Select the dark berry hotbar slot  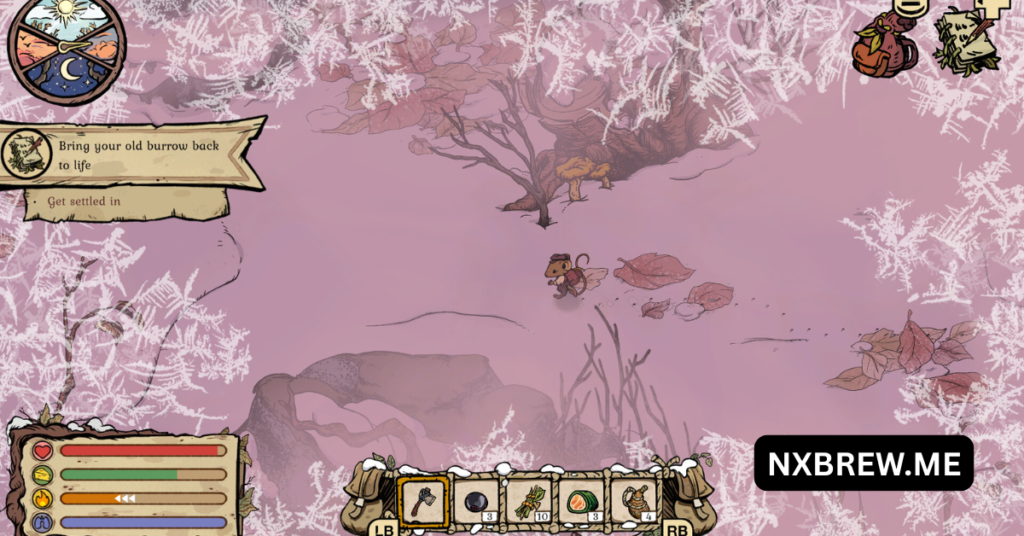pyautogui.click(x=476, y=499)
